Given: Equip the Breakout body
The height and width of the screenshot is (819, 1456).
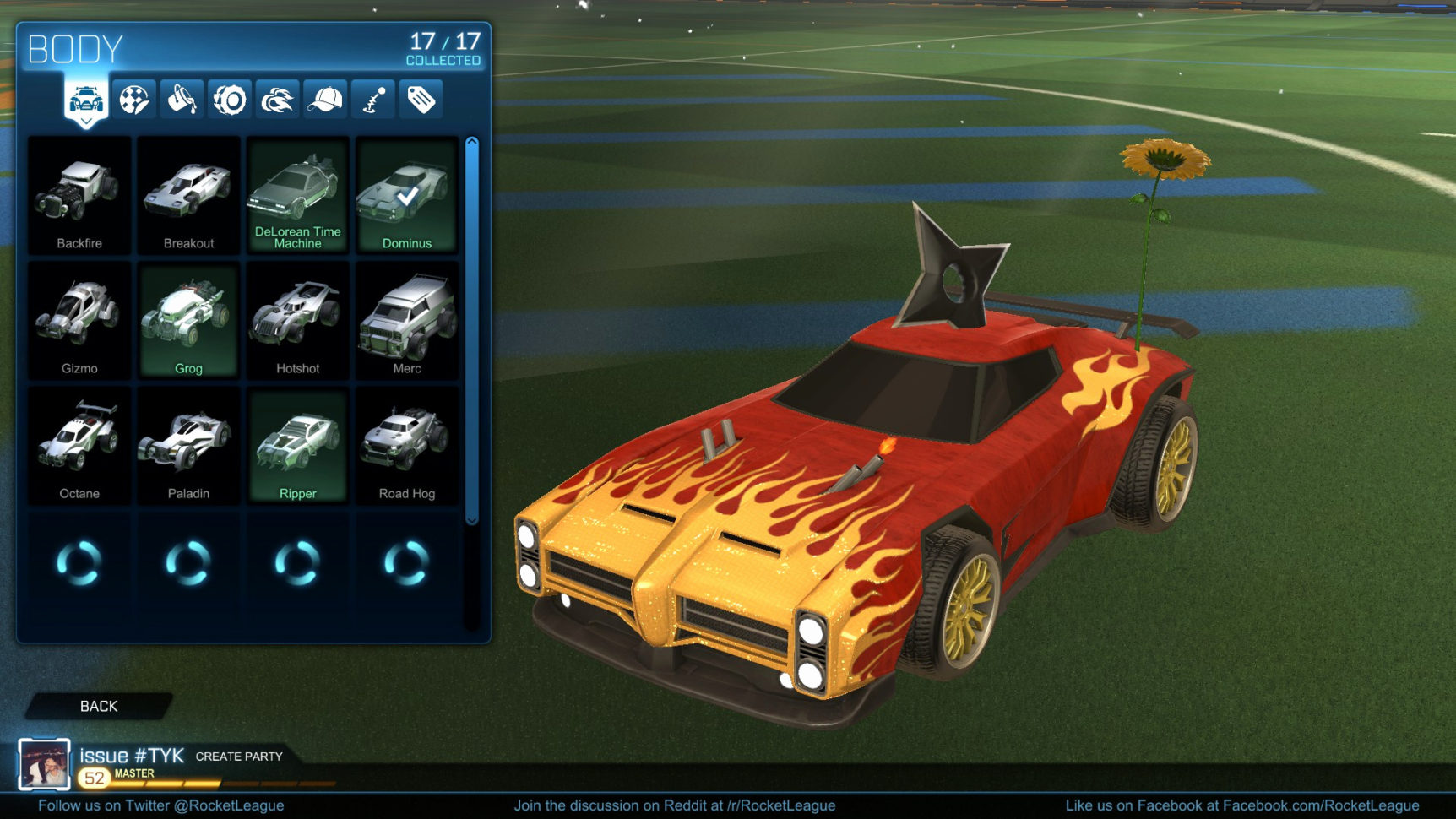Looking at the screenshot, I should coord(187,194).
